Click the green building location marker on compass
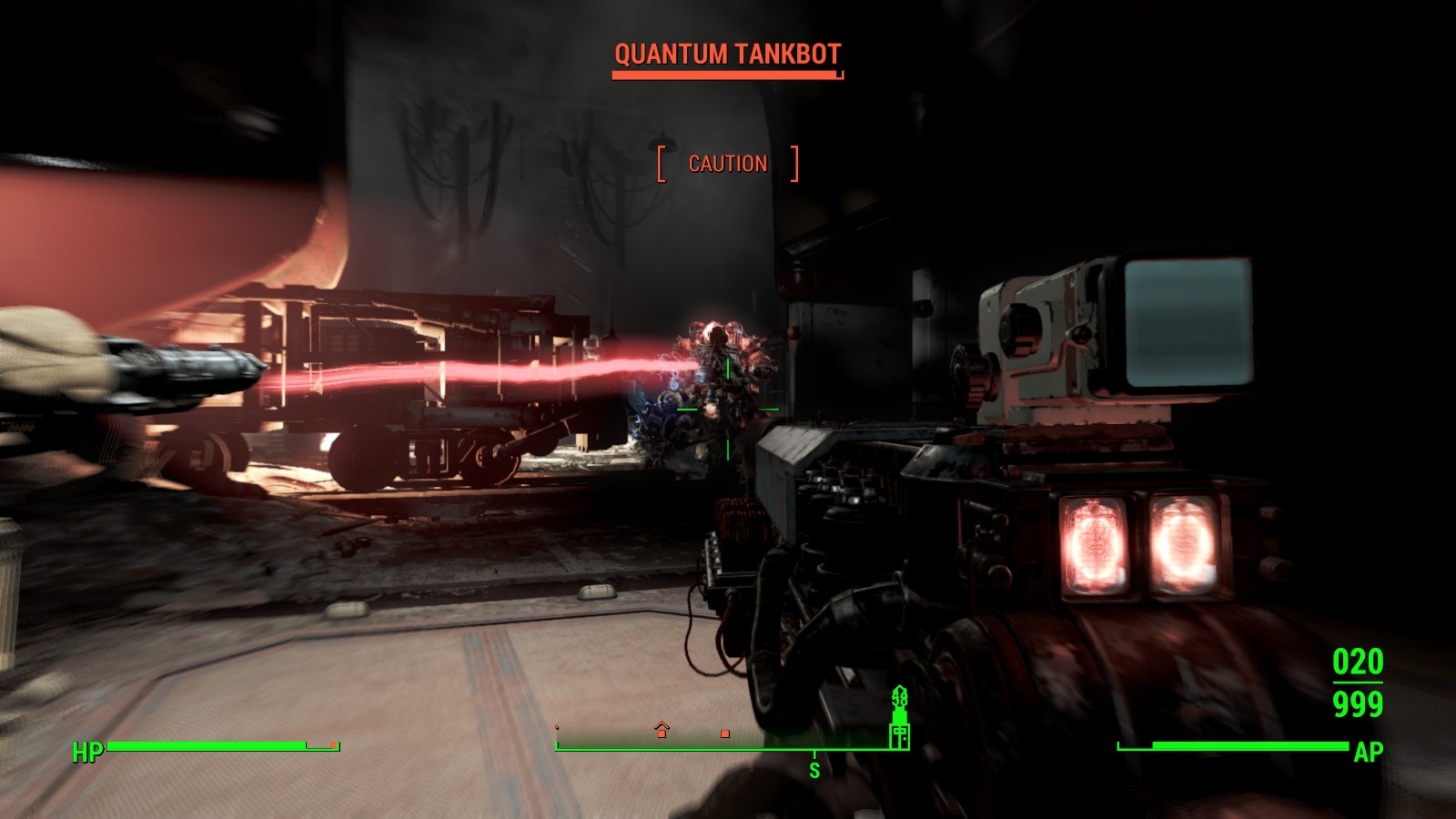This screenshot has height=819, width=1456. tap(899, 719)
